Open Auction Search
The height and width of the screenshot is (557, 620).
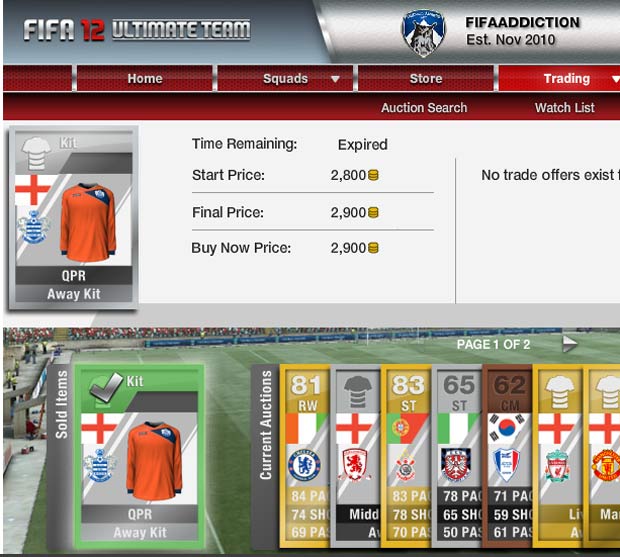click(x=424, y=107)
